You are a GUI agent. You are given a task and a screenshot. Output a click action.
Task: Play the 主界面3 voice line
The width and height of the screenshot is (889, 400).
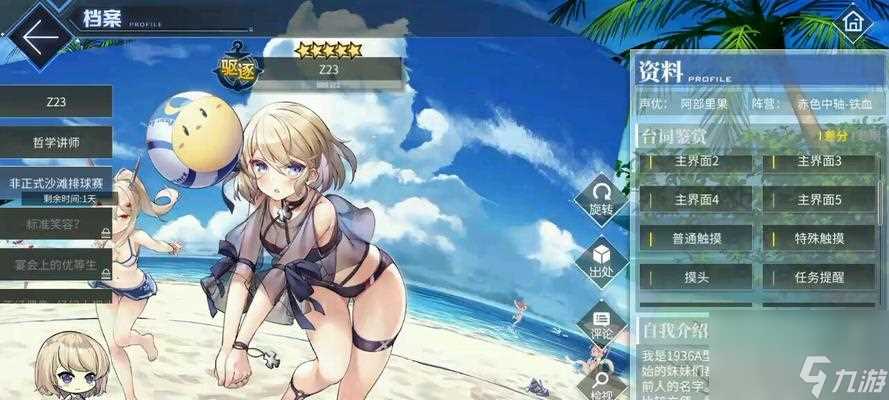click(820, 162)
